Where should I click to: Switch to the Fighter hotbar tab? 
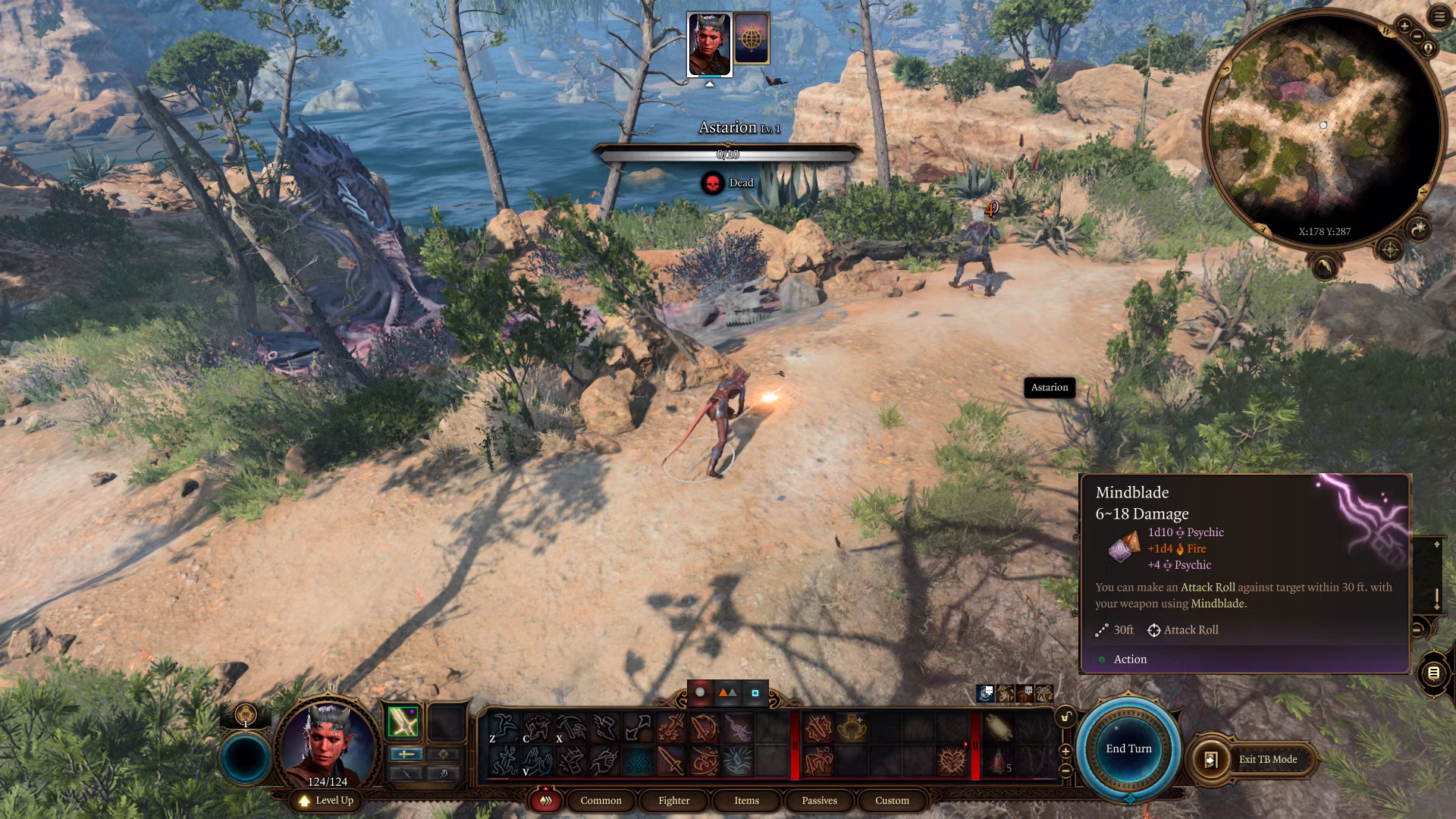coord(673,800)
